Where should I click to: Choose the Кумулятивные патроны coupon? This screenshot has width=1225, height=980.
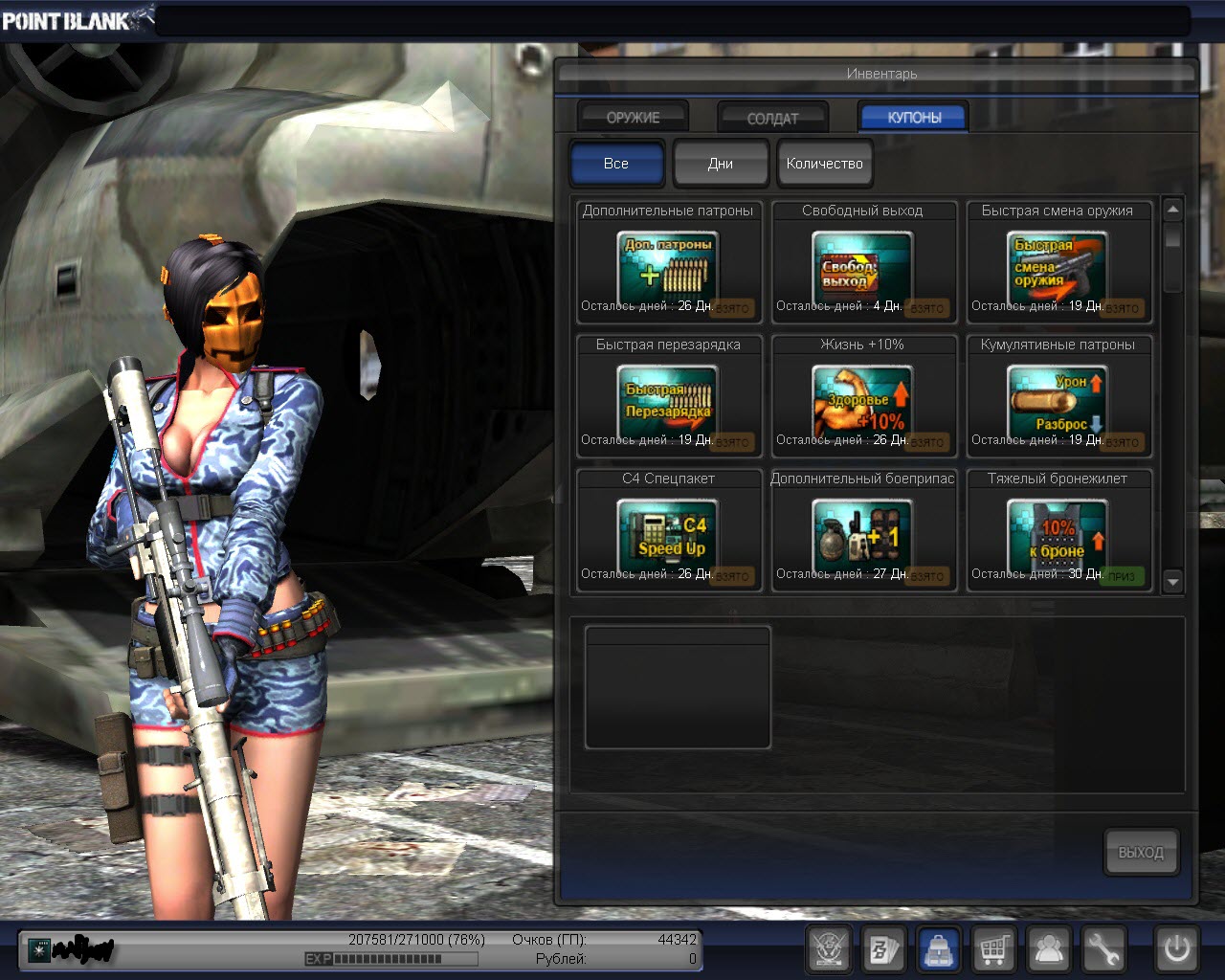(x=1058, y=397)
